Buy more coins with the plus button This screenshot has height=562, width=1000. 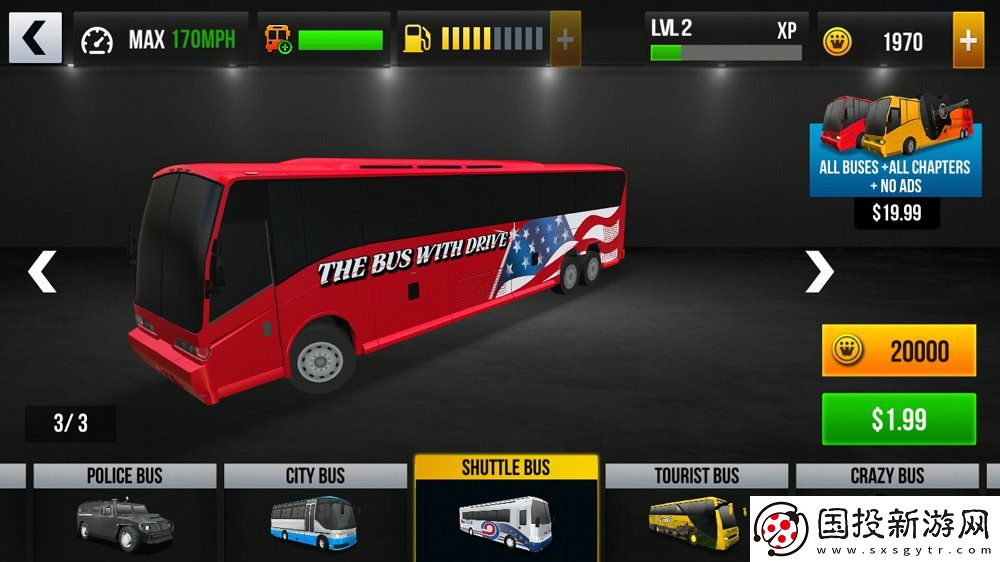pyautogui.click(x=968, y=40)
